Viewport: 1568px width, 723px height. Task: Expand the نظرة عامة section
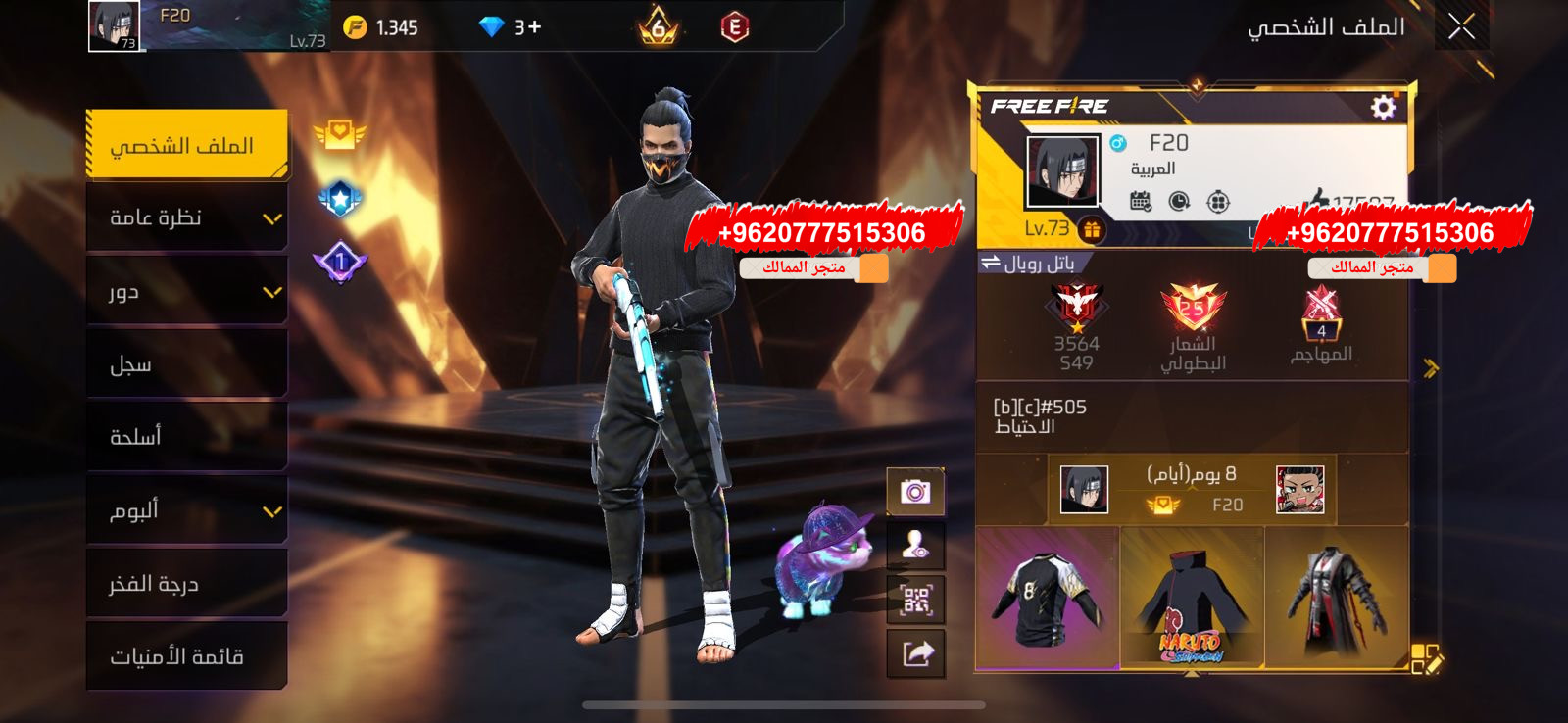click(x=187, y=217)
